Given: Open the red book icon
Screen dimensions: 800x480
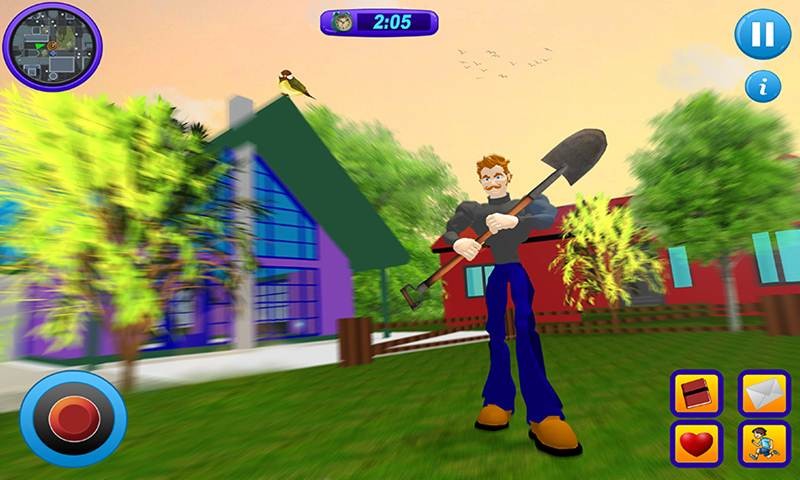Looking at the screenshot, I should click(x=697, y=393).
